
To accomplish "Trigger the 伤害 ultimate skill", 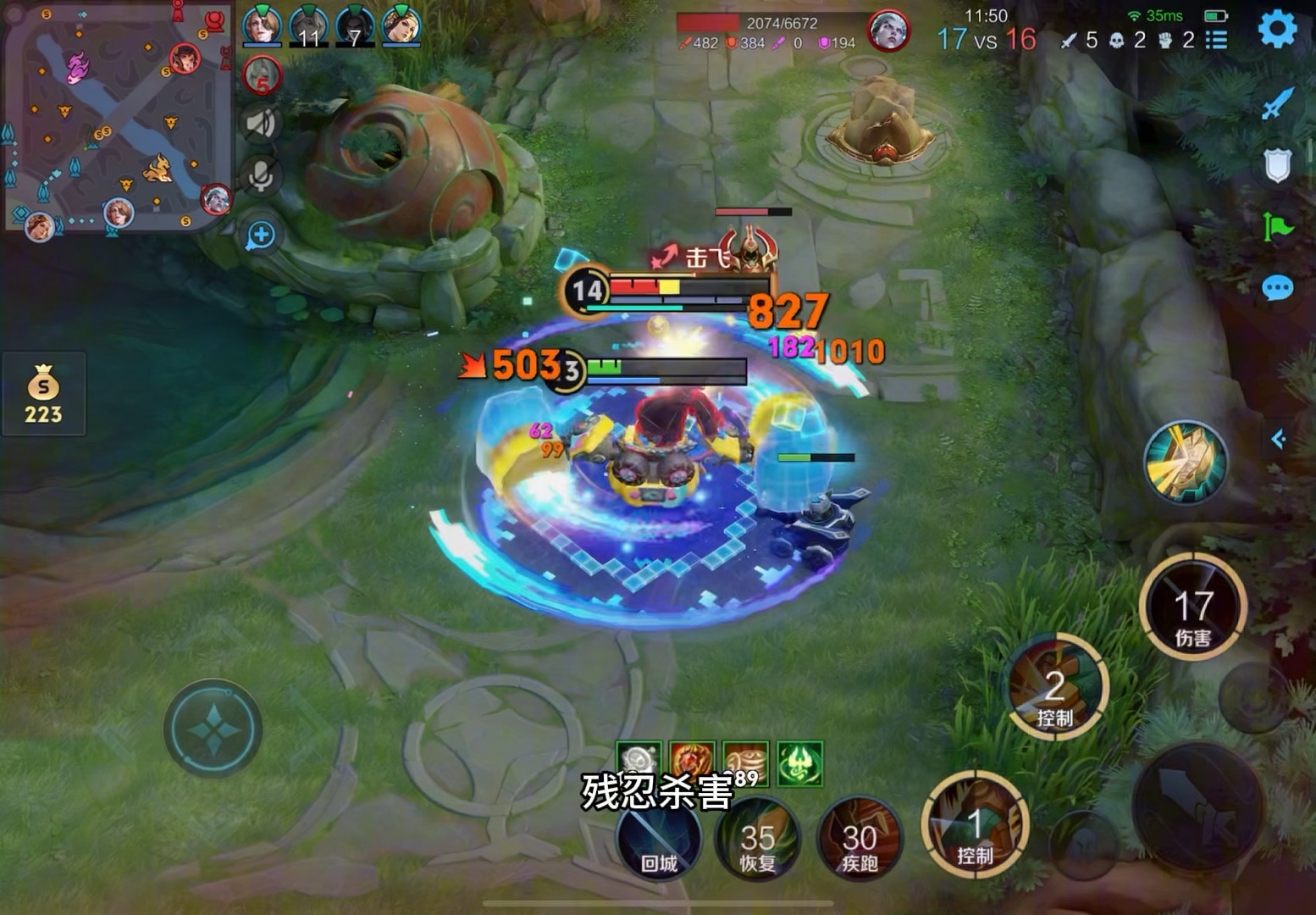I will click(x=1192, y=607).
